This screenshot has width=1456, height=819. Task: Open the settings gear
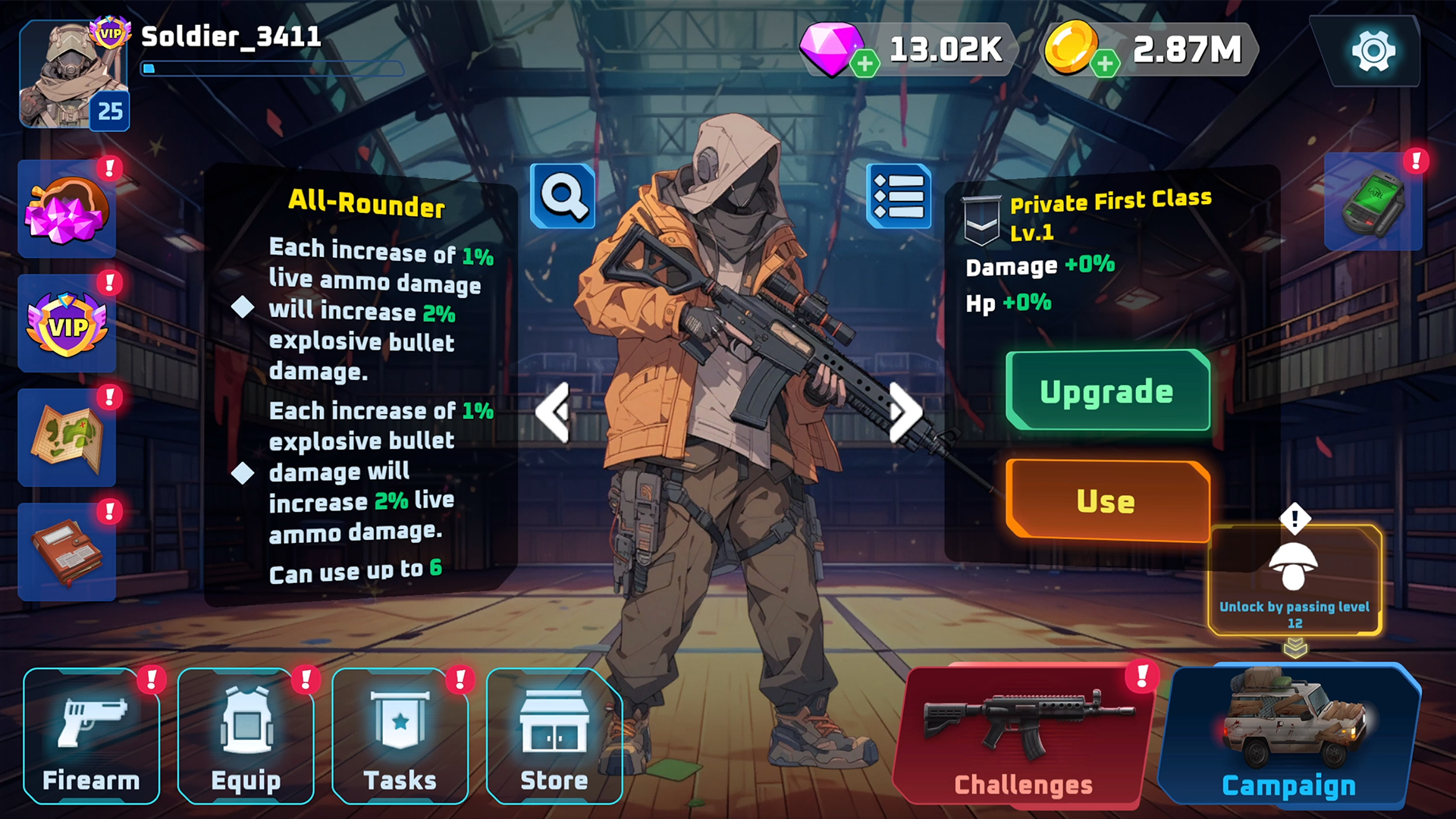pos(1370,51)
